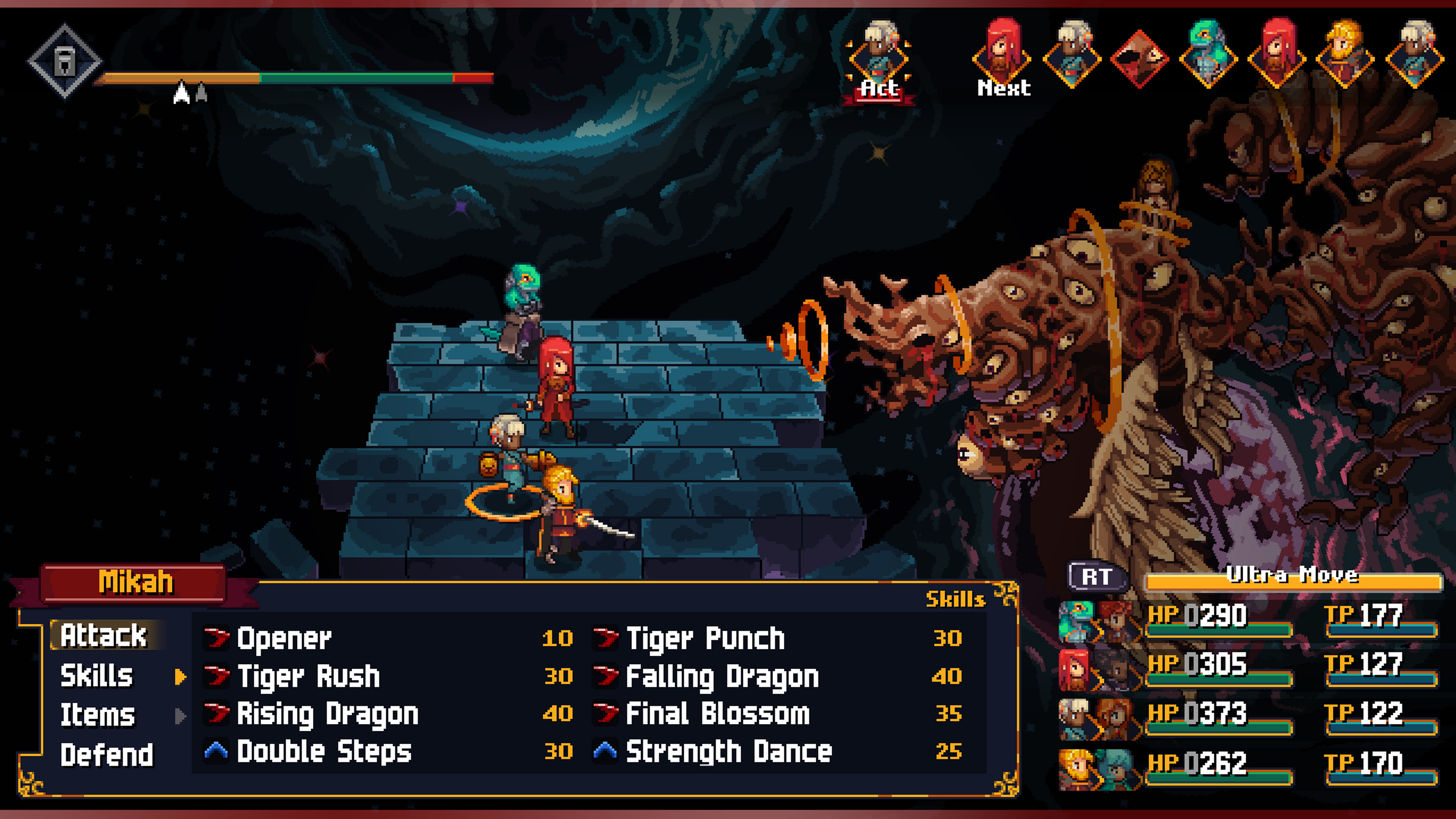Open the Items submenu
Viewport: 1456px width, 819px height.
98,715
